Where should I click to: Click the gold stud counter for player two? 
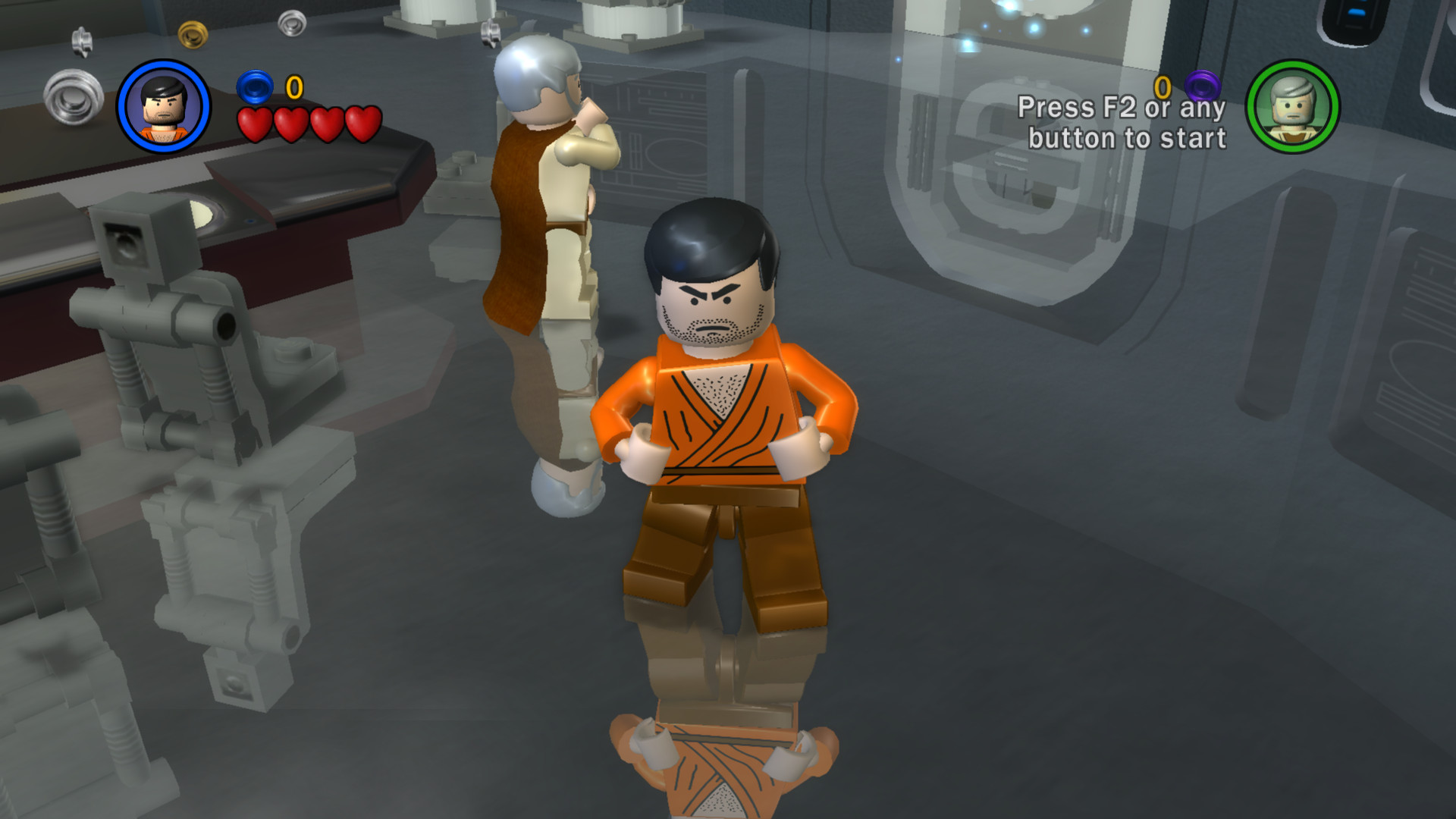[1162, 86]
